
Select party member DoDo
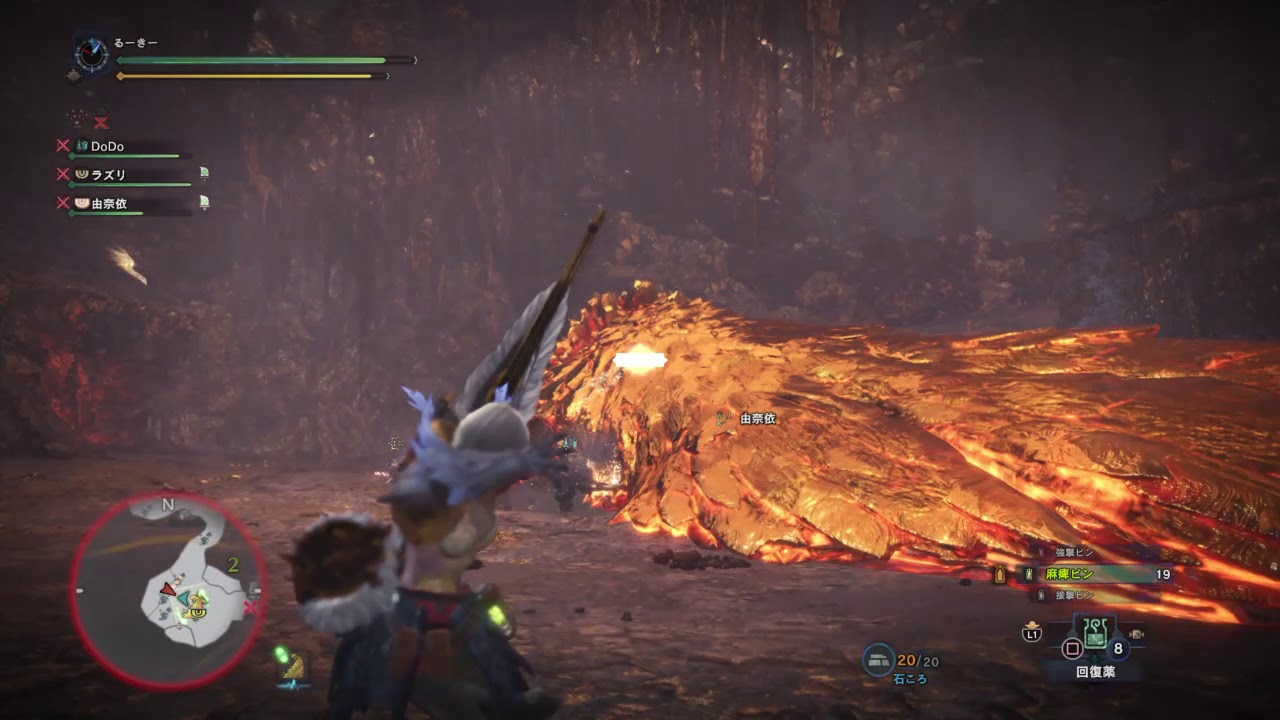point(107,146)
